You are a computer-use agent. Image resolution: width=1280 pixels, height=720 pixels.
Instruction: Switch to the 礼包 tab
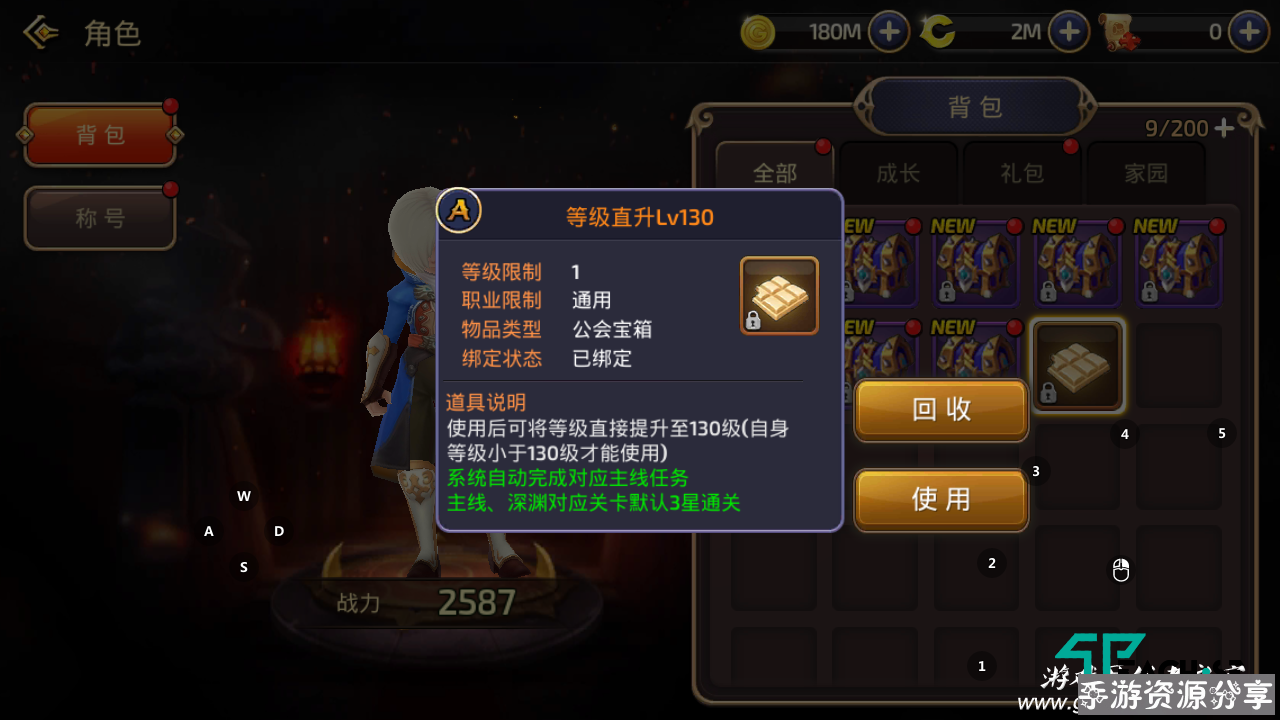(x=1022, y=173)
